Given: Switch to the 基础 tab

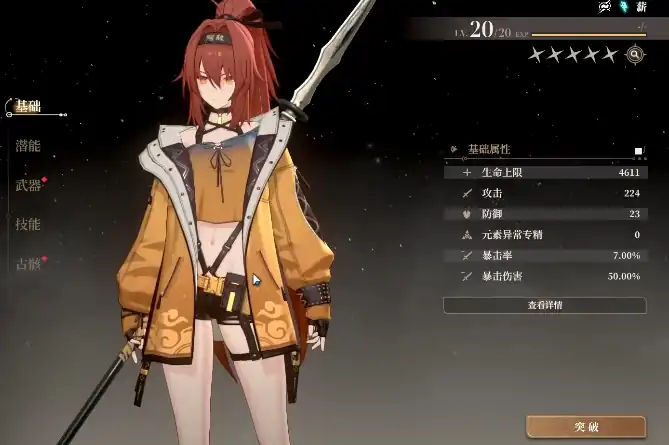Looking at the screenshot, I should [x=27, y=106].
